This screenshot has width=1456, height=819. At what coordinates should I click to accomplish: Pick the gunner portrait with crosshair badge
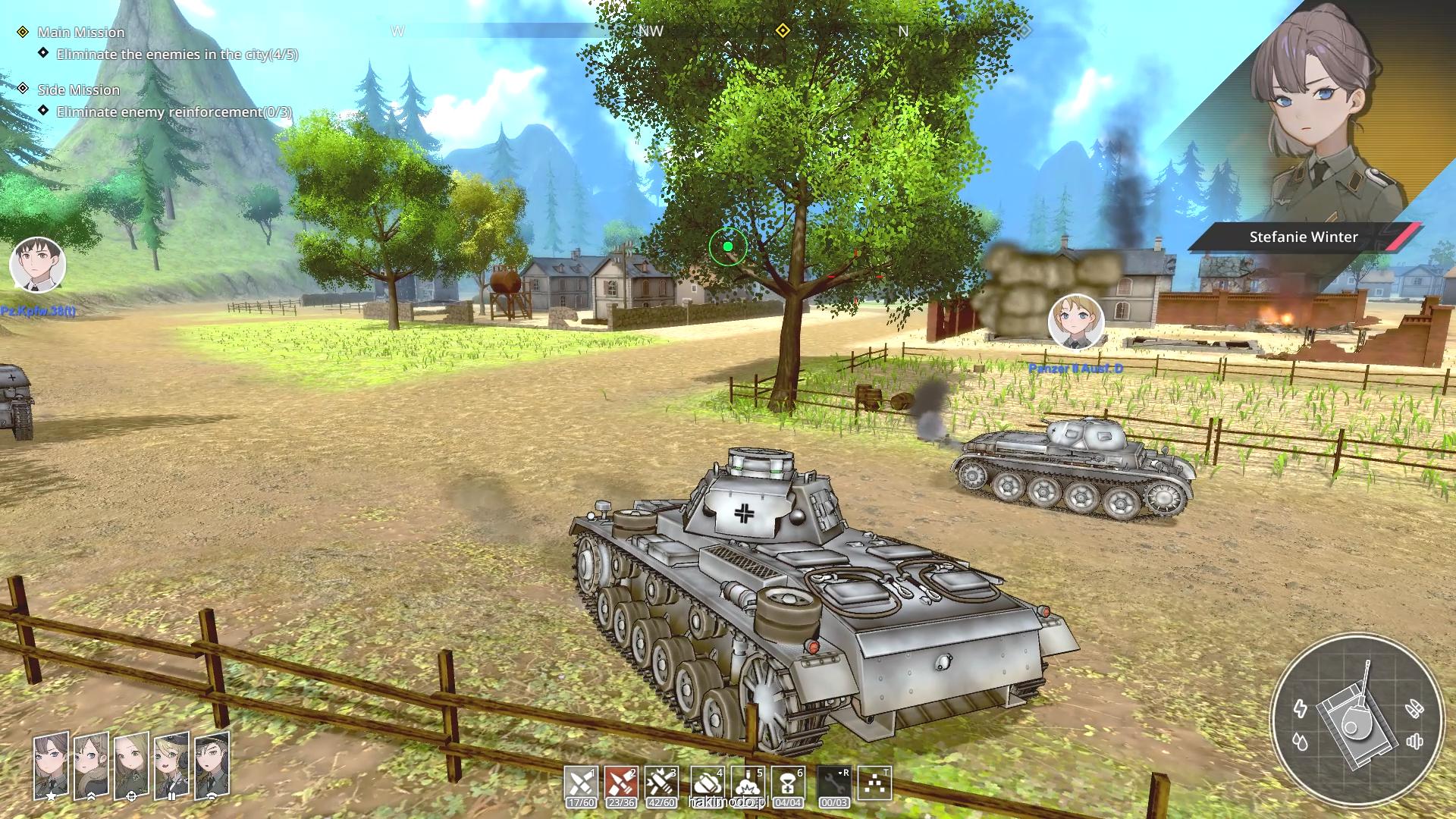[131, 764]
